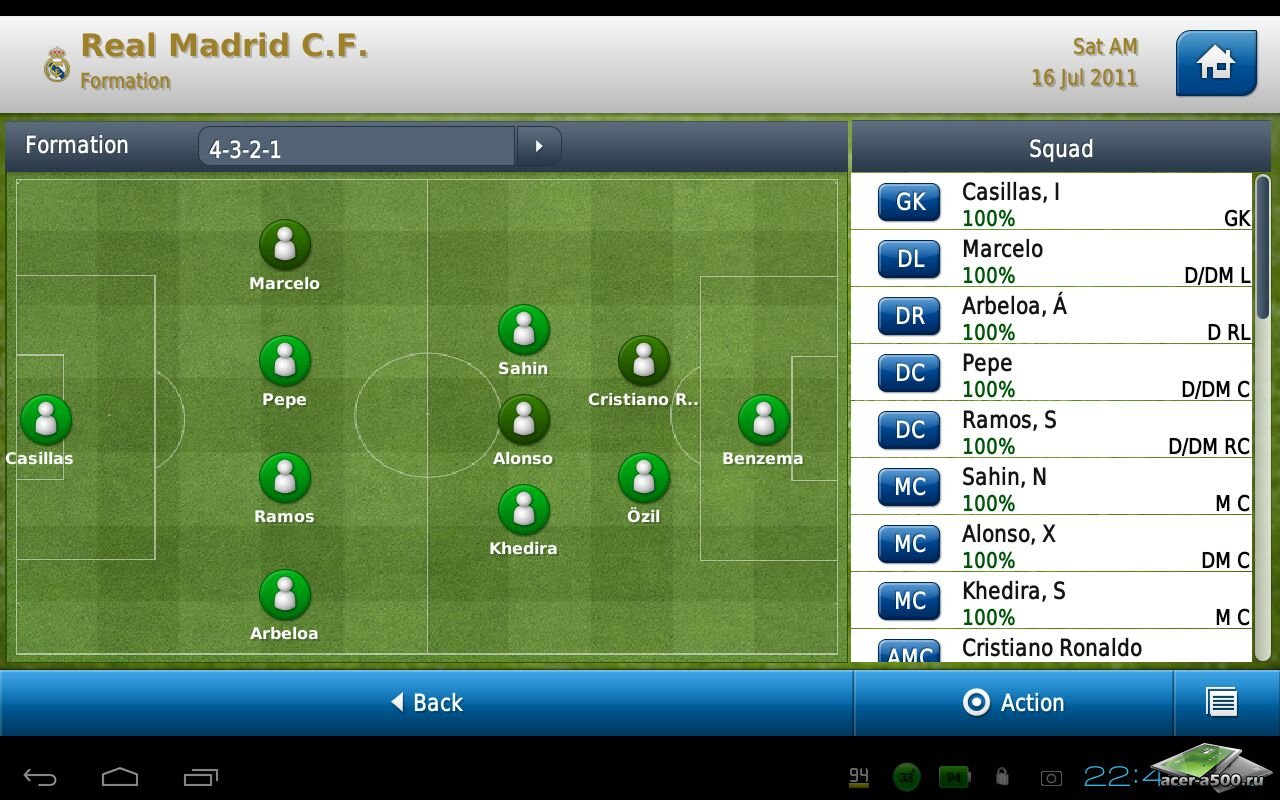Open the 4-3-2-1 formation dropdown
Viewport: 1280px width, 800px height.
click(357, 147)
